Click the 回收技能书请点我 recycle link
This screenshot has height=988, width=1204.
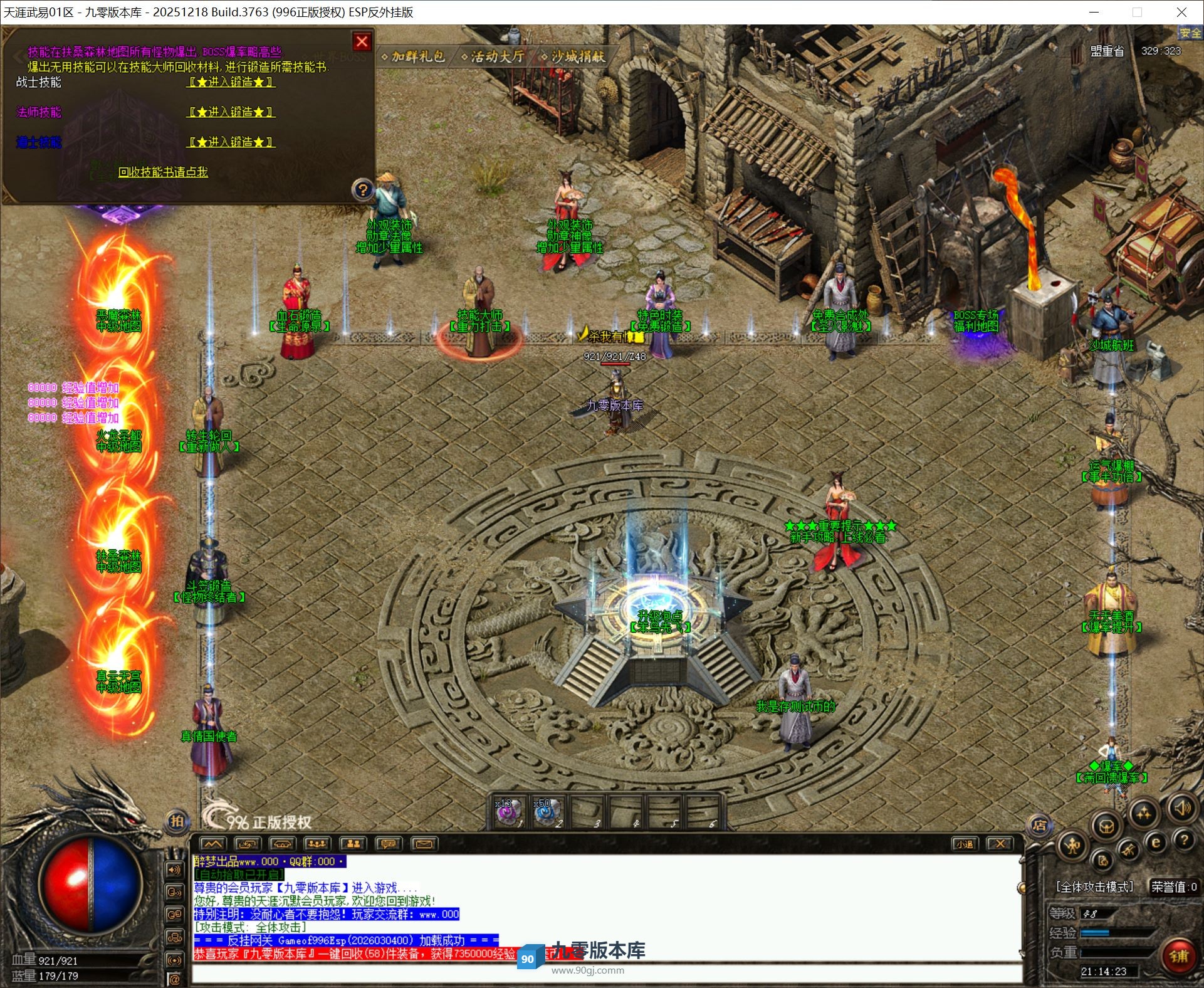163,172
